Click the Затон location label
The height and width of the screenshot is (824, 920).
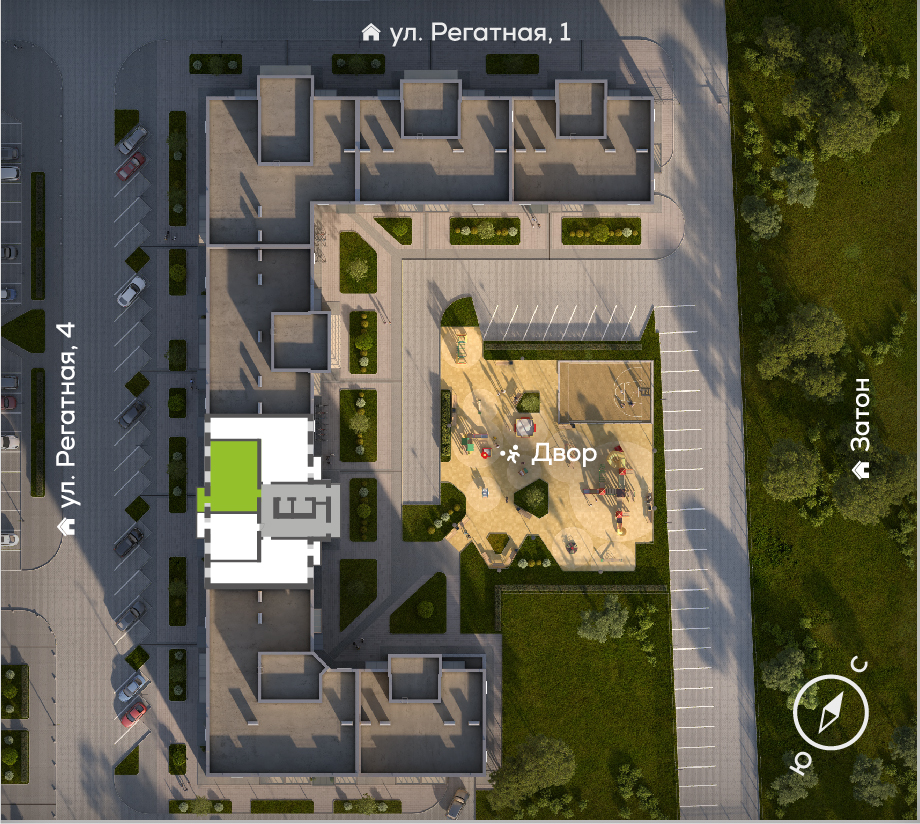click(859, 428)
